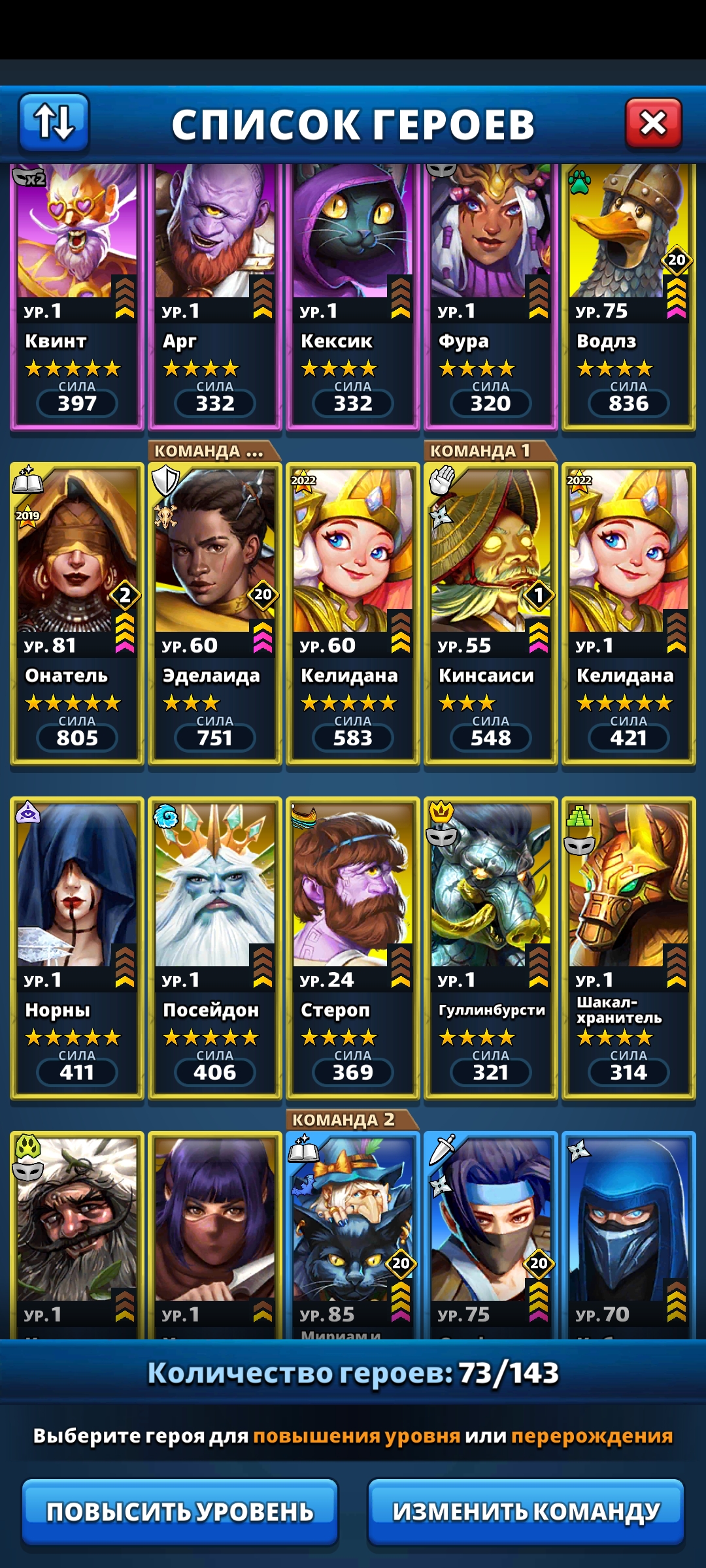This screenshot has width=706, height=1568.
Task: Select the Стероп hero card
Action: tap(353, 947)
